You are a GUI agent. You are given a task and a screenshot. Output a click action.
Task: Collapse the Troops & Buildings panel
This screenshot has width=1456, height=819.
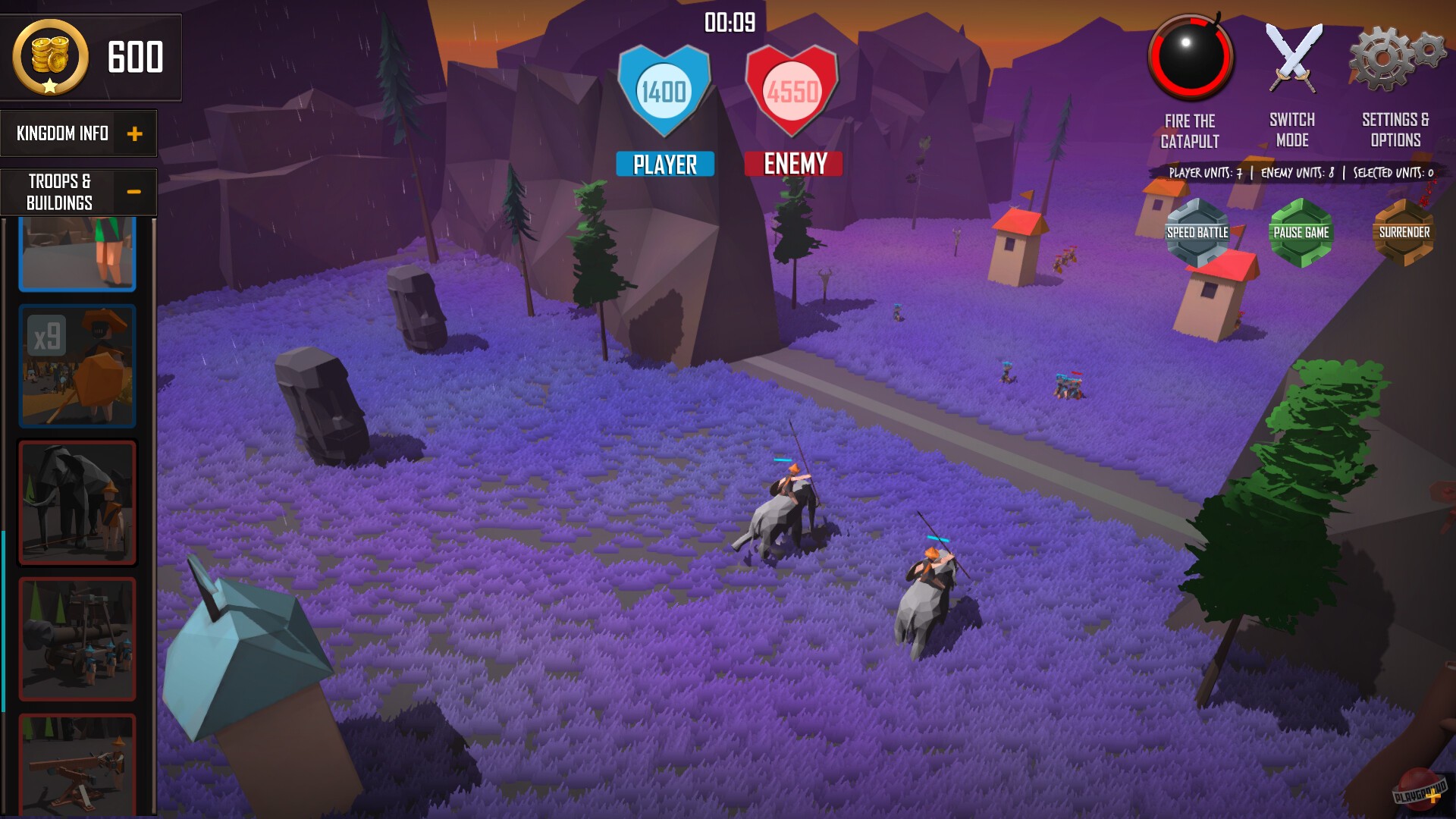135,192
